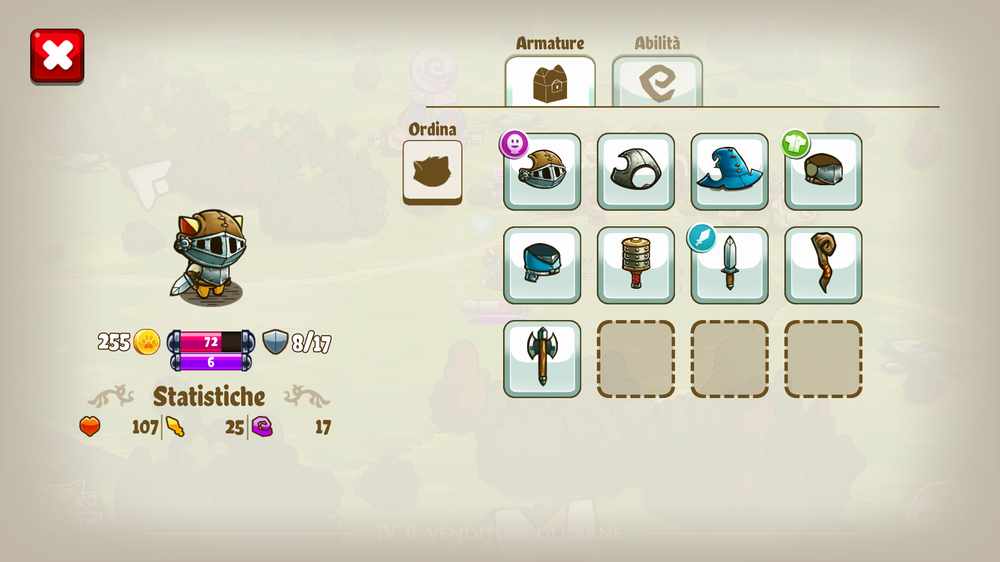Choose the spiked mace weapon
The height and width of the screenshot is (562, 1000).
tap(636, 265)
